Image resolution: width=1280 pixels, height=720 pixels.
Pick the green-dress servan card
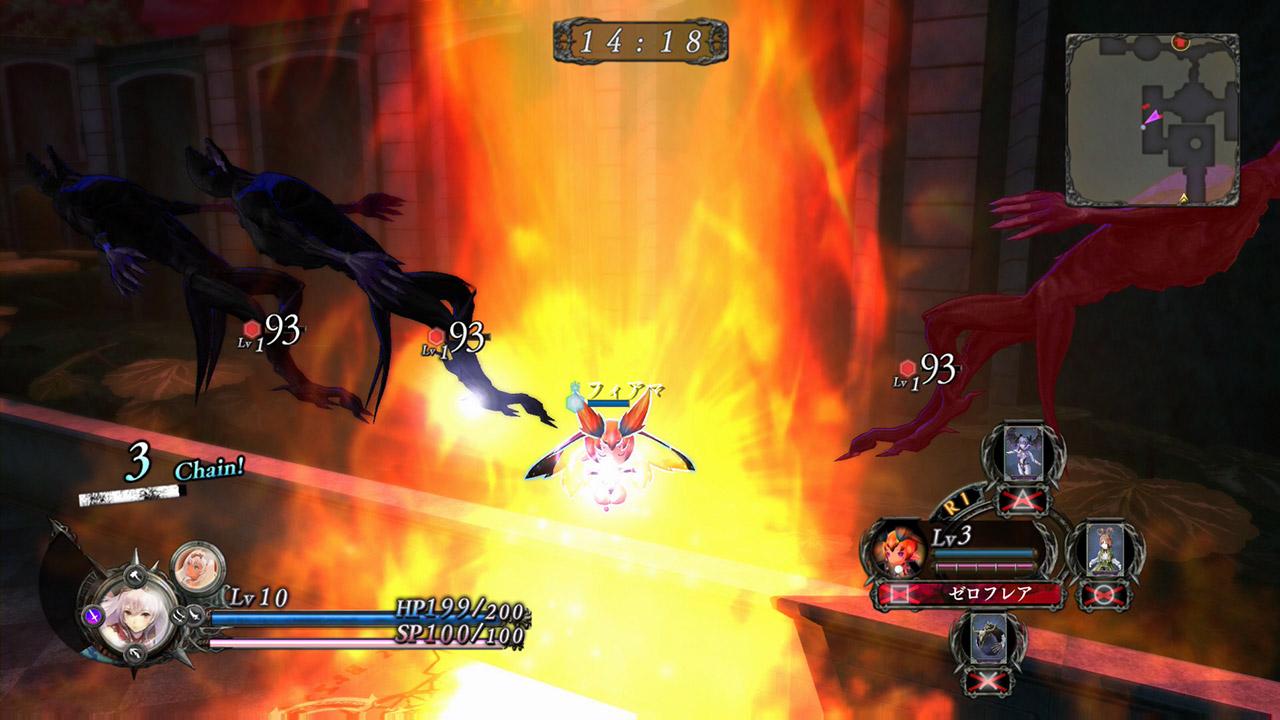point(1103,551)
